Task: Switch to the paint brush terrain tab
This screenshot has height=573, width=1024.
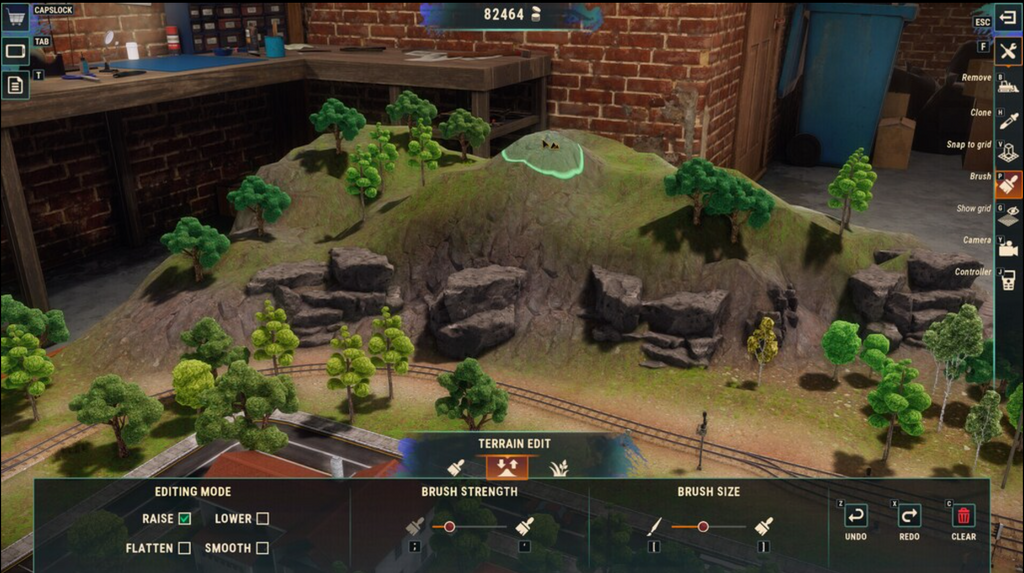Action: (x=456, y=467)
